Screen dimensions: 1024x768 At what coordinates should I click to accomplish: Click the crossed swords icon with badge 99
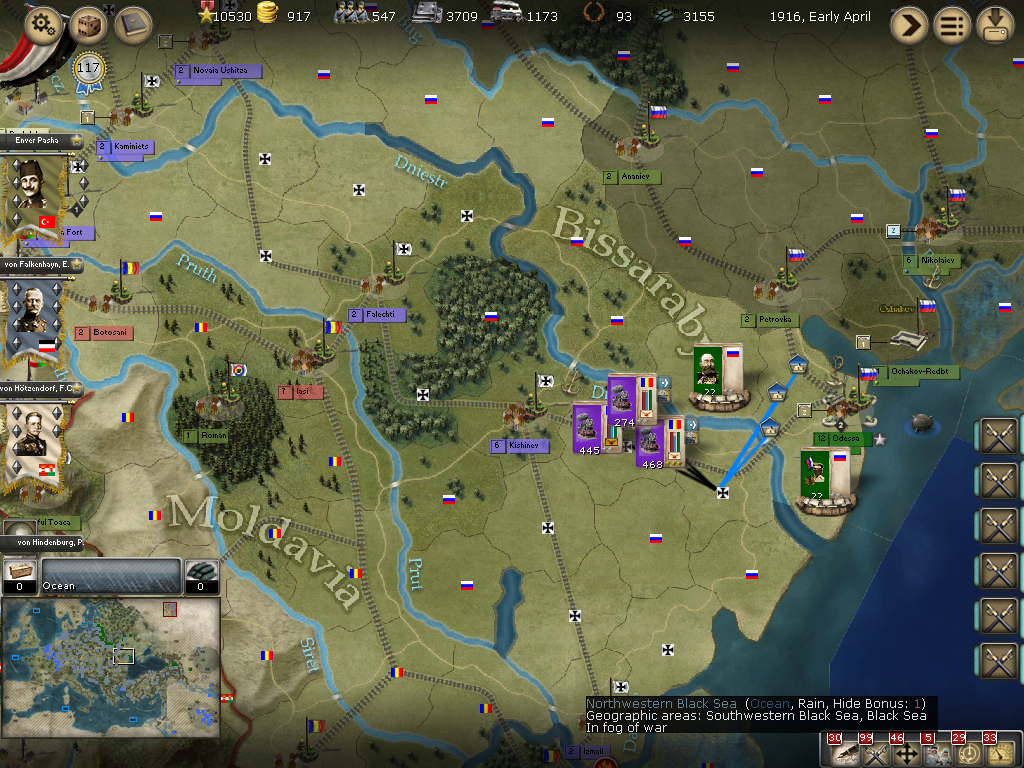[875, 753]
